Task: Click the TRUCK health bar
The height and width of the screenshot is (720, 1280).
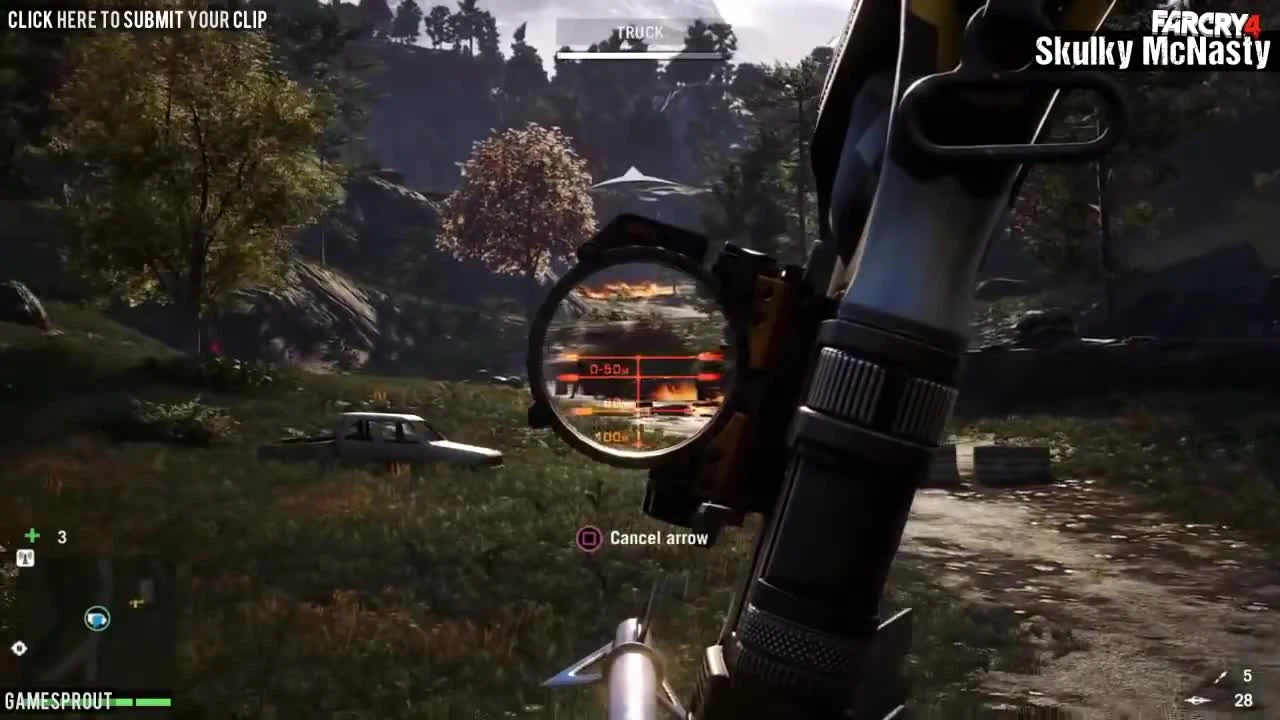Action: tap(639, 53)
